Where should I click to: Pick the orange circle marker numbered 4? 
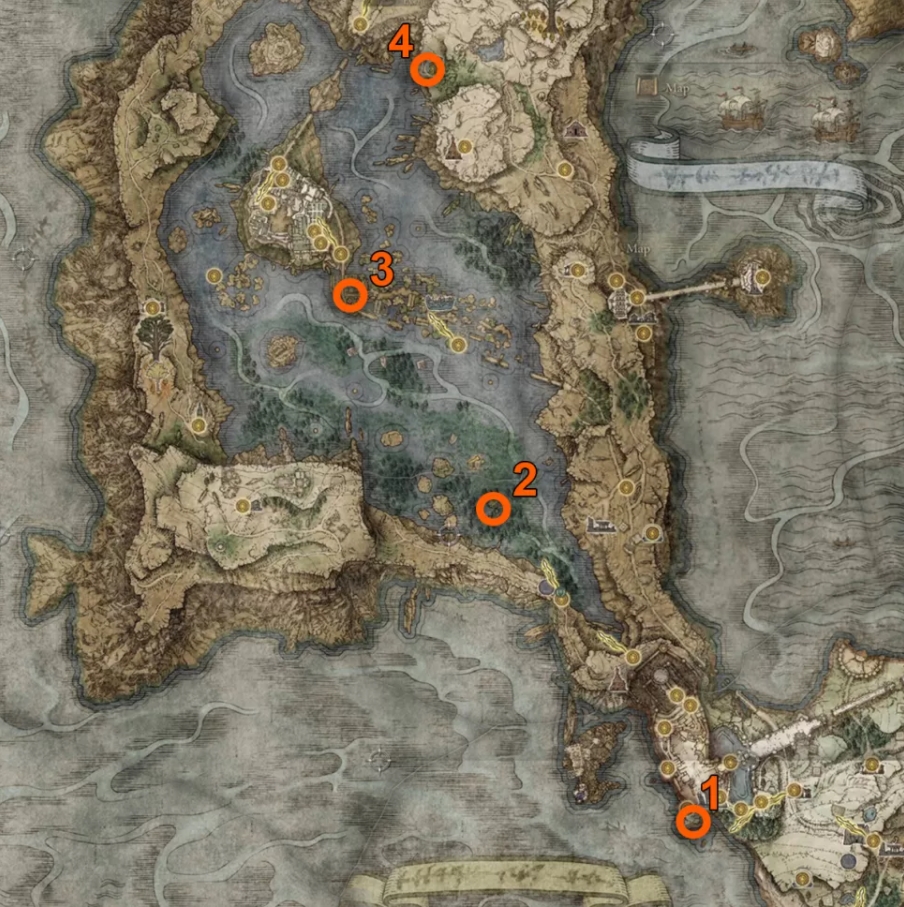(x=427, y=70)
